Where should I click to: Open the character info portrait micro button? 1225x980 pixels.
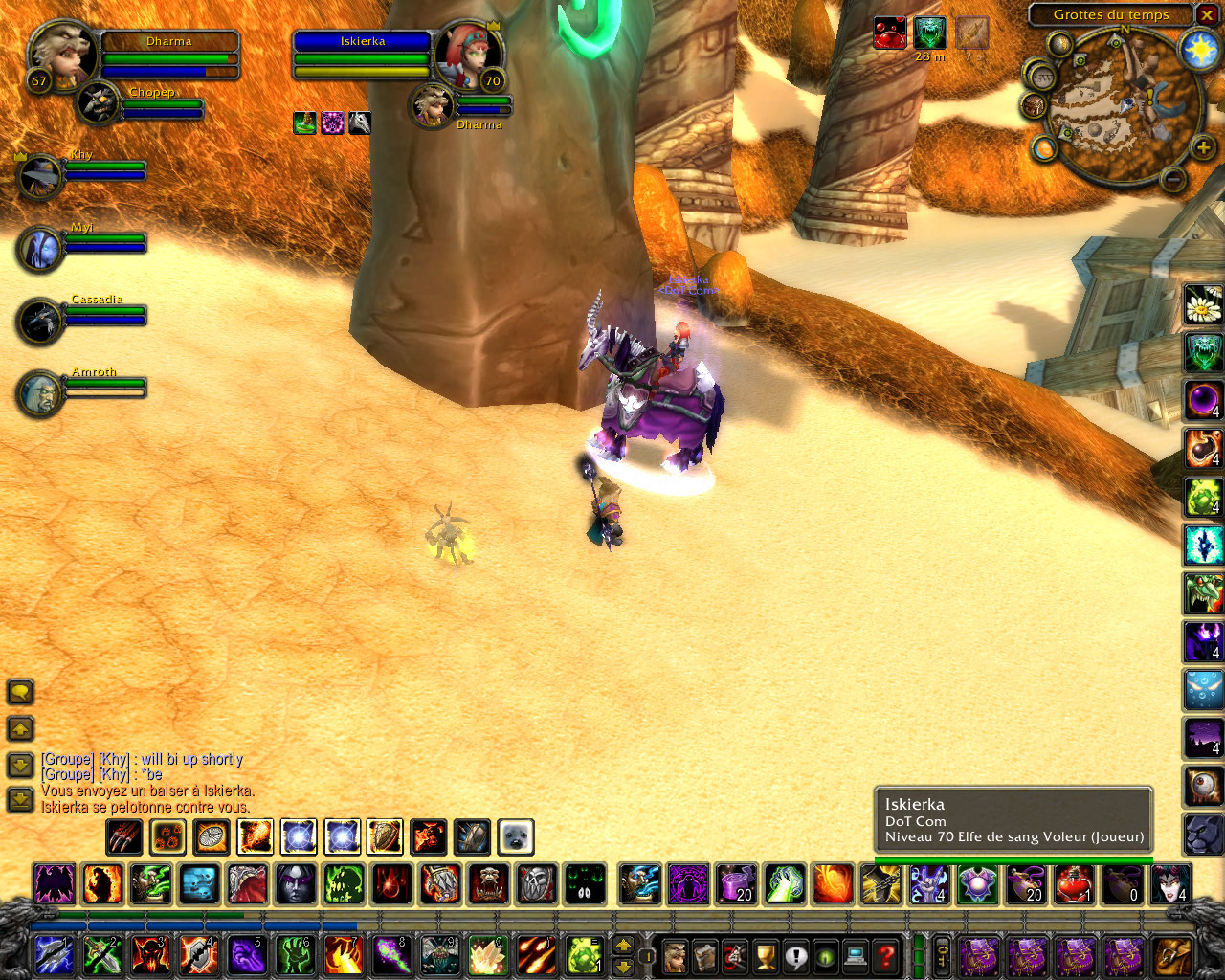[x=675, y=955]
